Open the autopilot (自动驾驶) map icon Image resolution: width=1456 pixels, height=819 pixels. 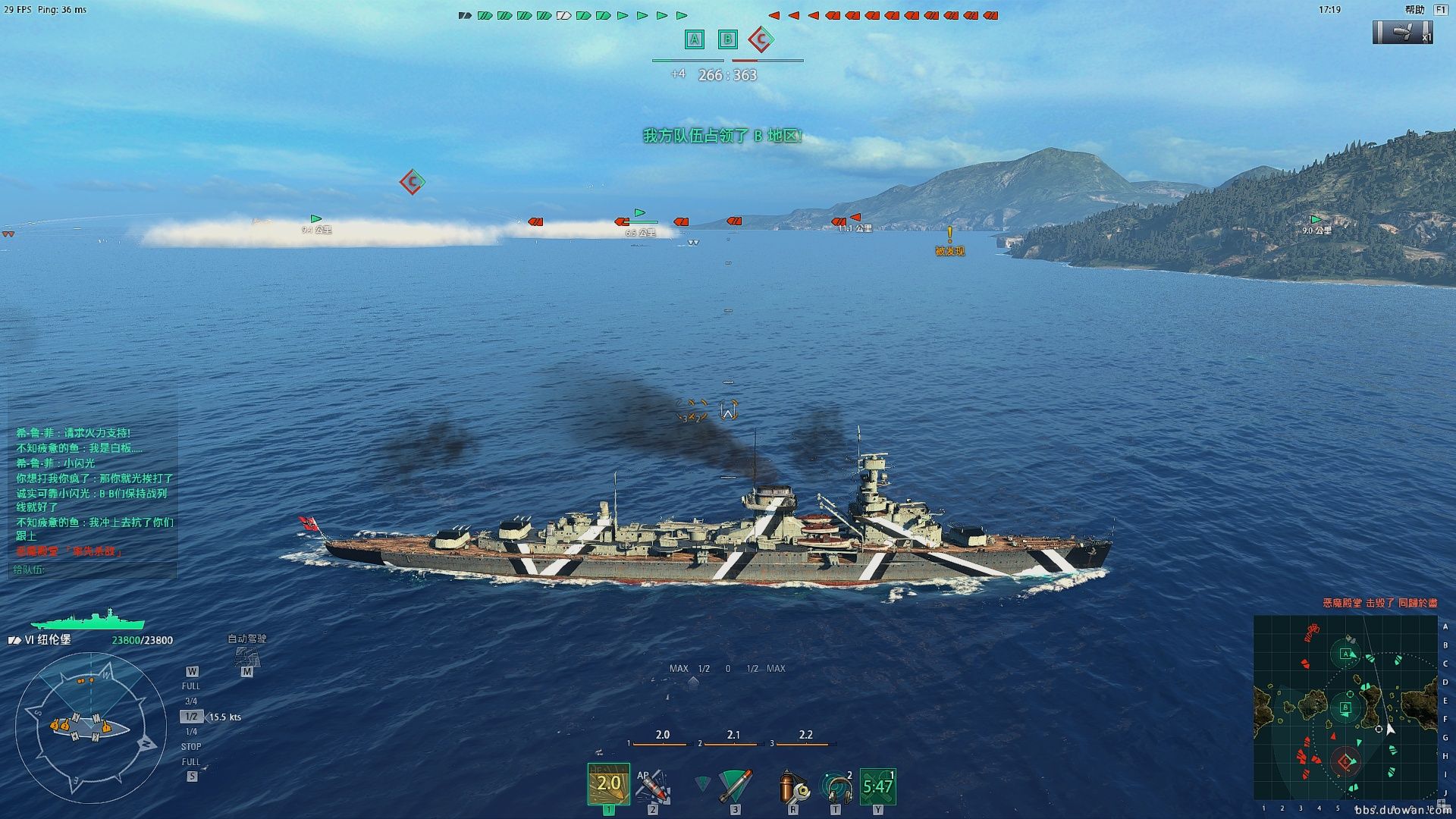tap(247, 656)
